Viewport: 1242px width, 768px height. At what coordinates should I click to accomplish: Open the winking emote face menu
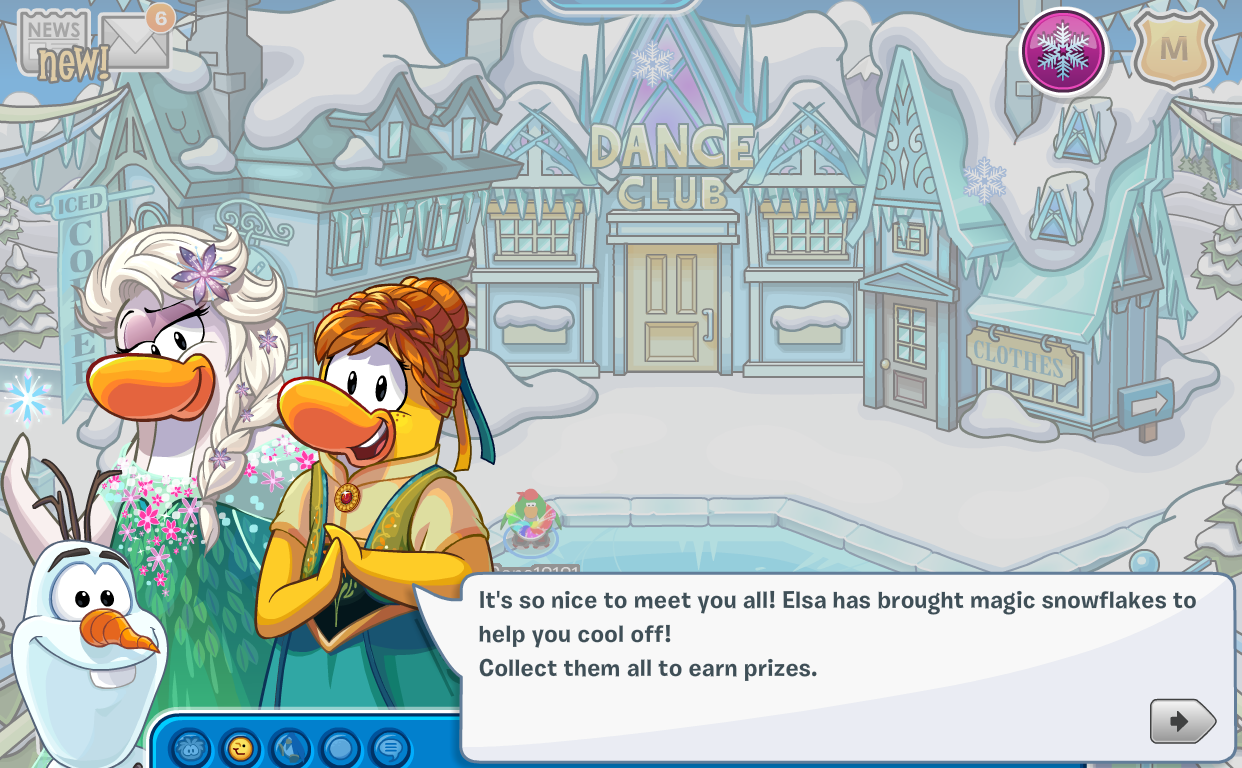point(240,748)
